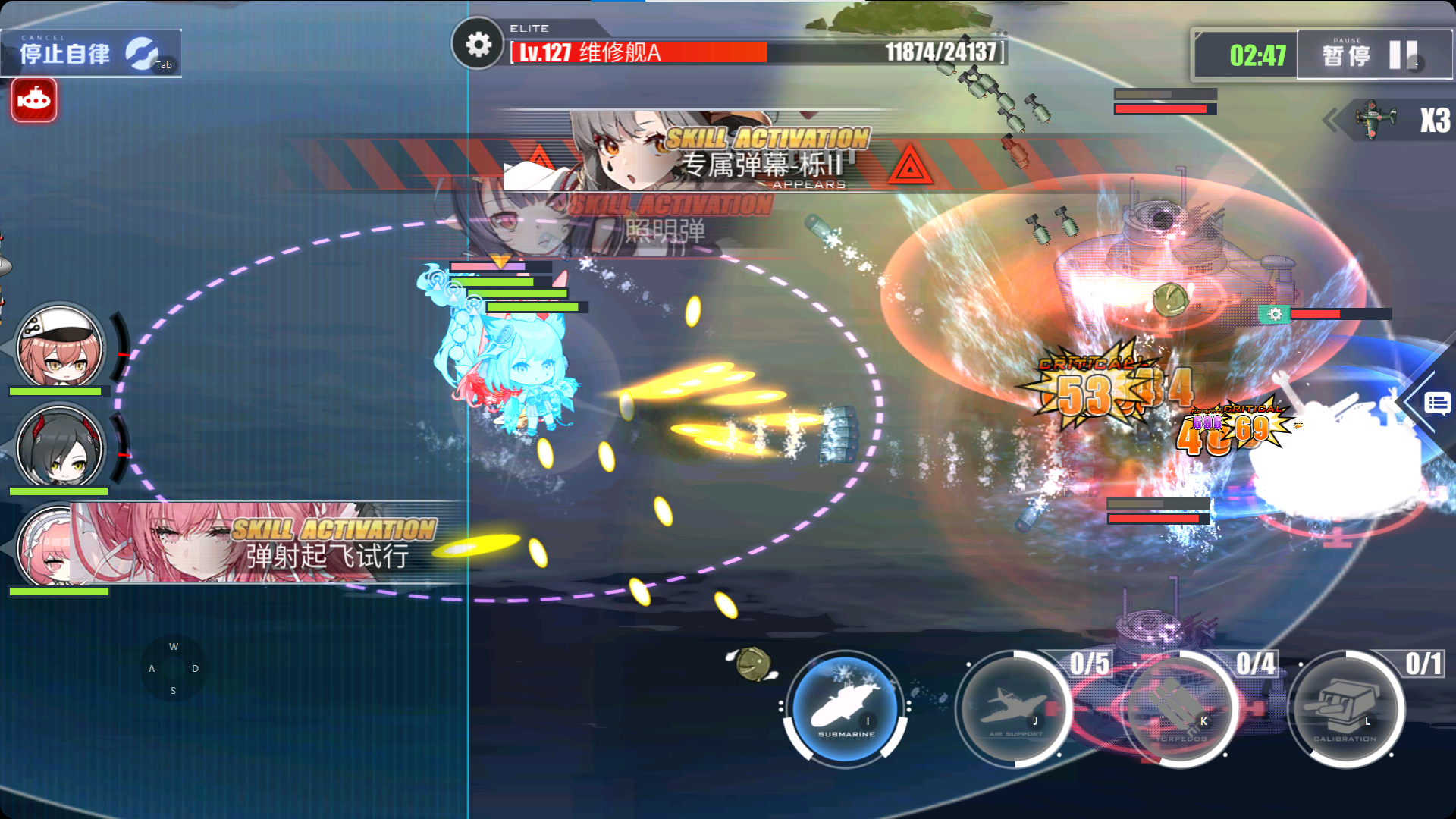
Task: Open the chat log panel arrow
Action: point(1436,403)
